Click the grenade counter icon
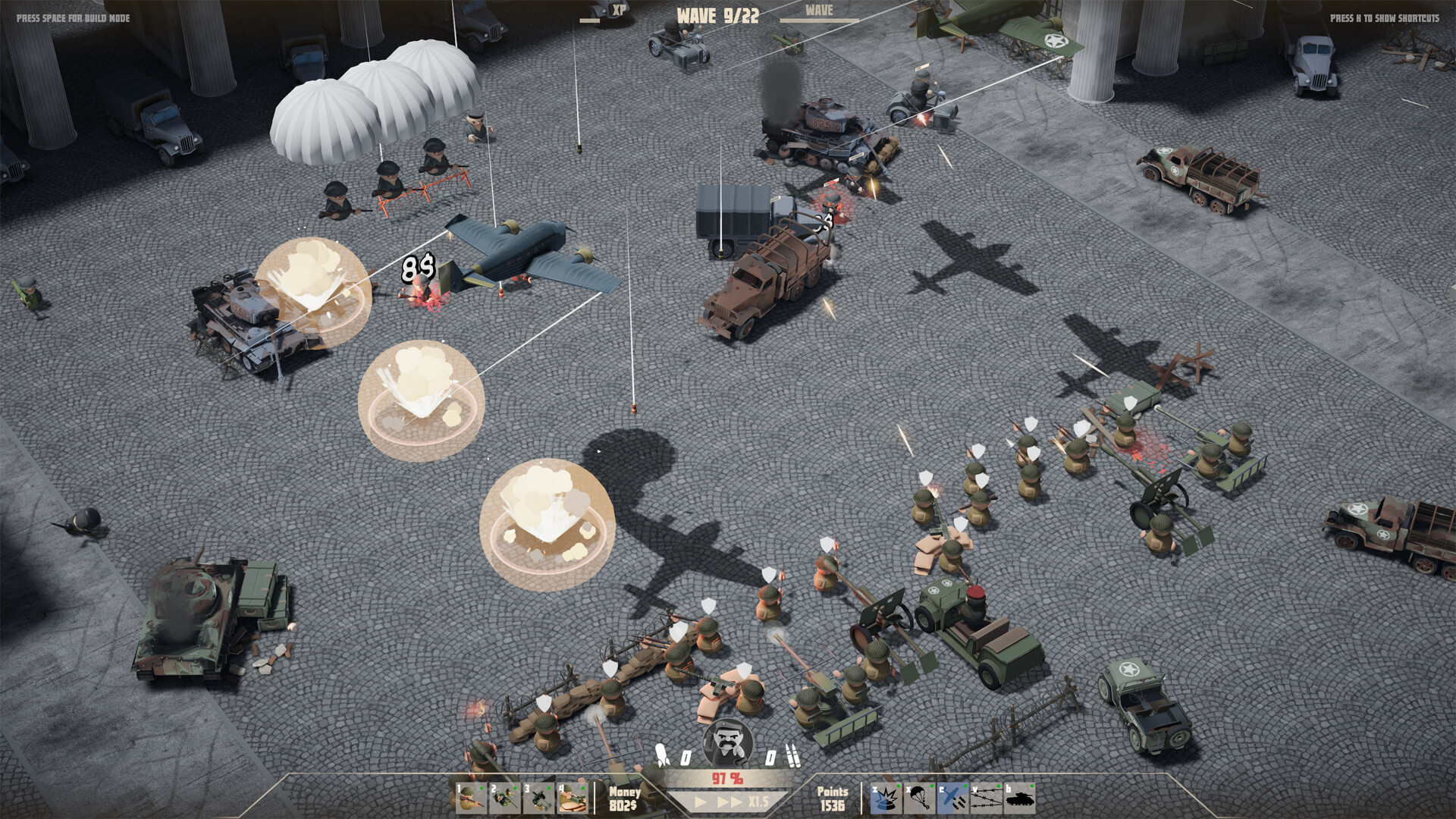 [661, 753]
